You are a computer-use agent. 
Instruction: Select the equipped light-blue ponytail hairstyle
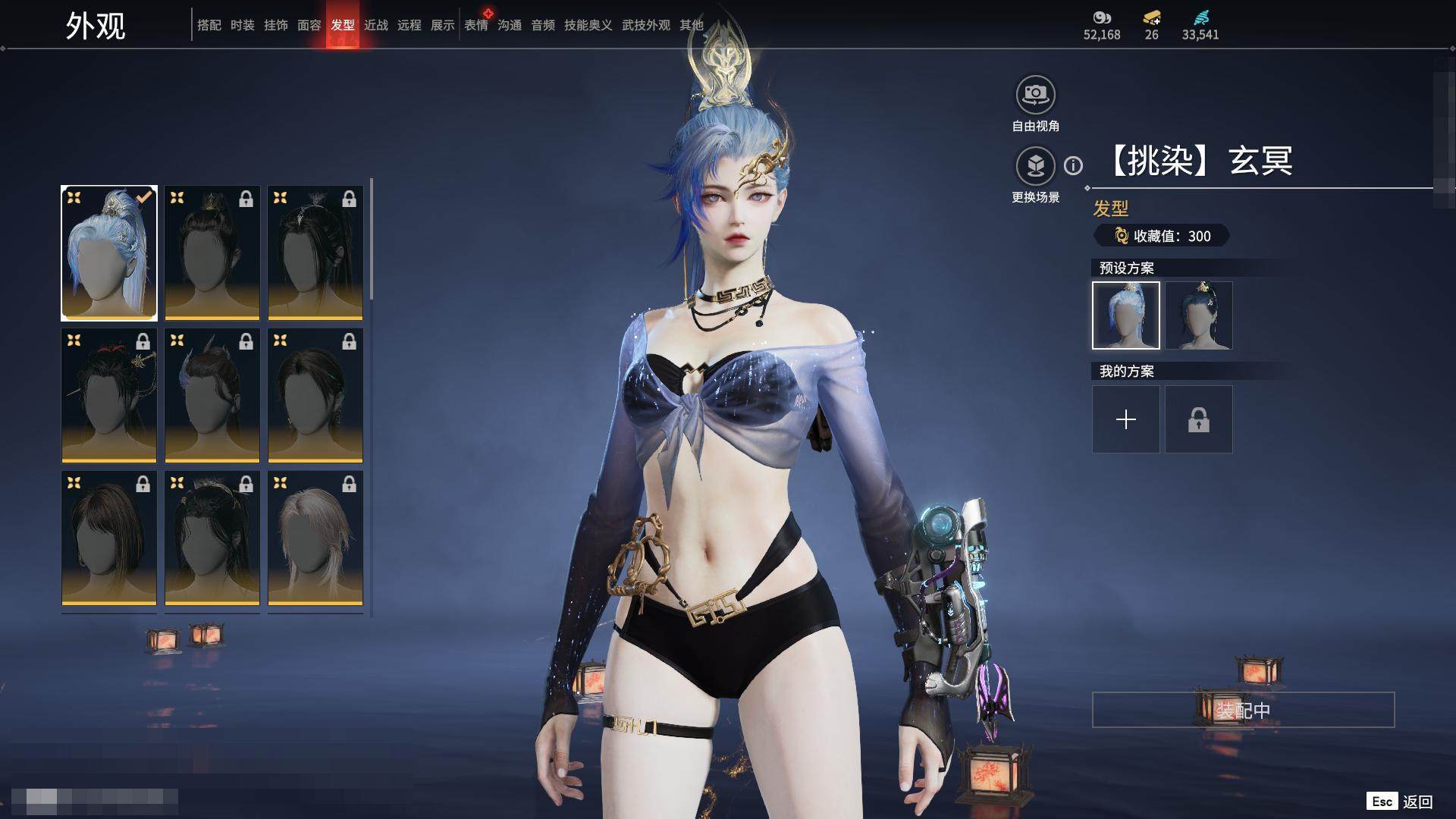[x=109, y=253]
